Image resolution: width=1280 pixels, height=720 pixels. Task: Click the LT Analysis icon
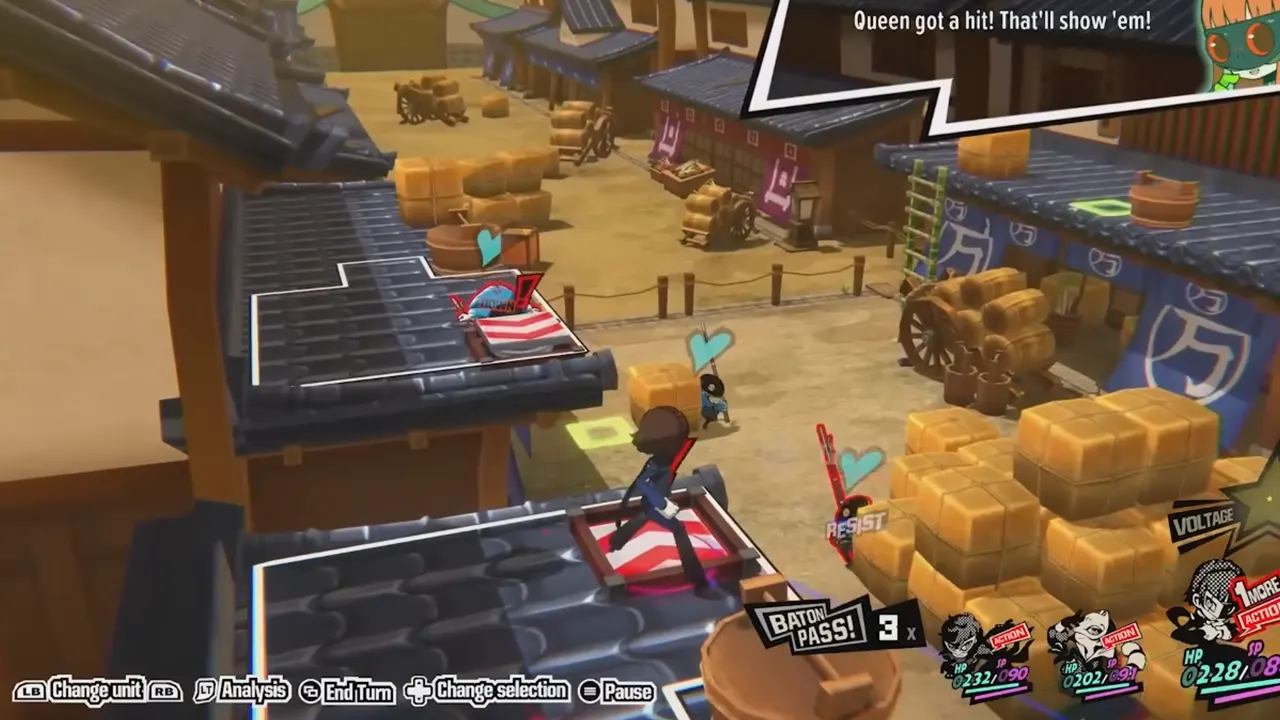pyautogui.click(x=207, y=691)
